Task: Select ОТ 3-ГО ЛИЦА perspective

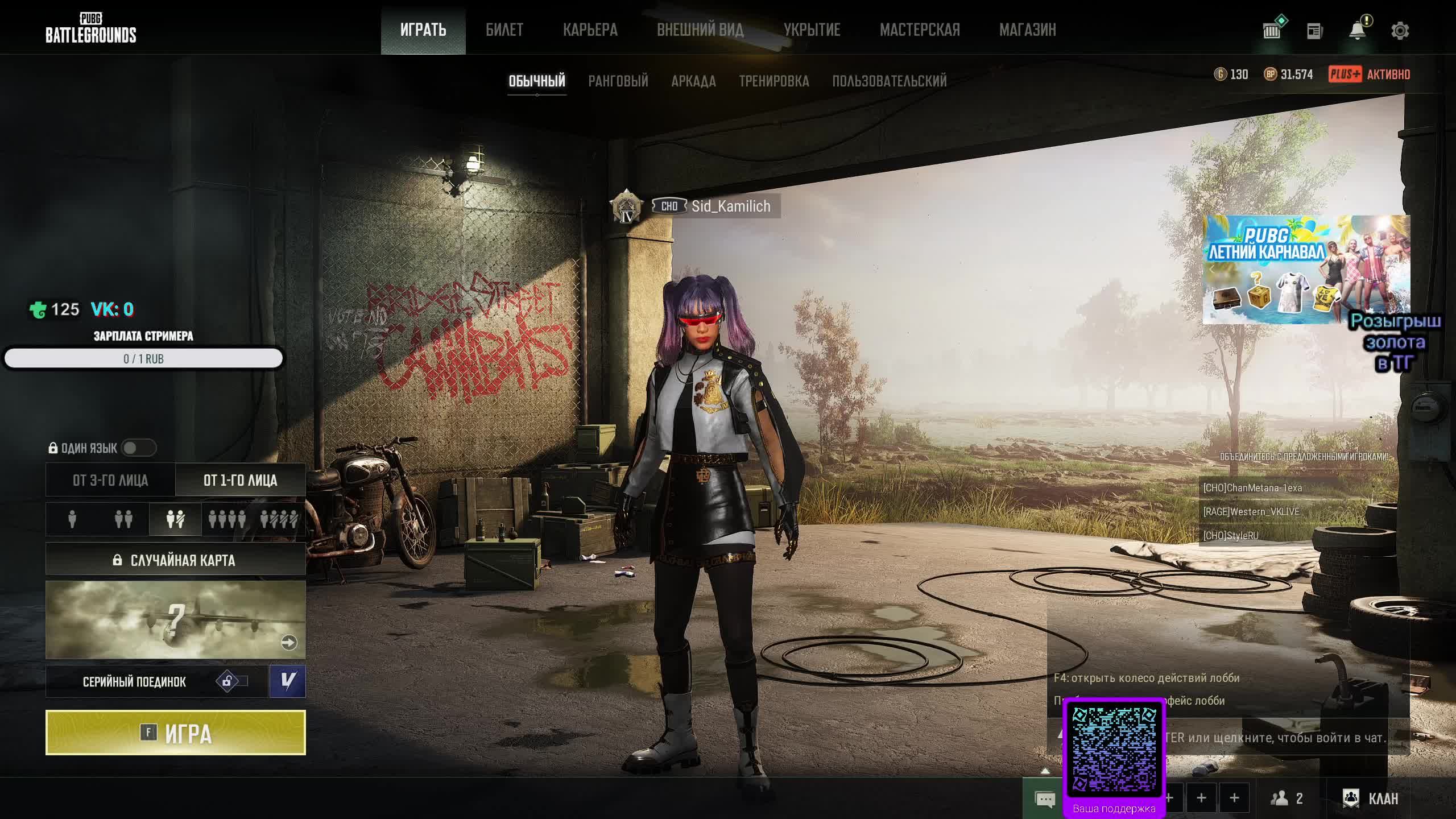Action: pos(110,481)
